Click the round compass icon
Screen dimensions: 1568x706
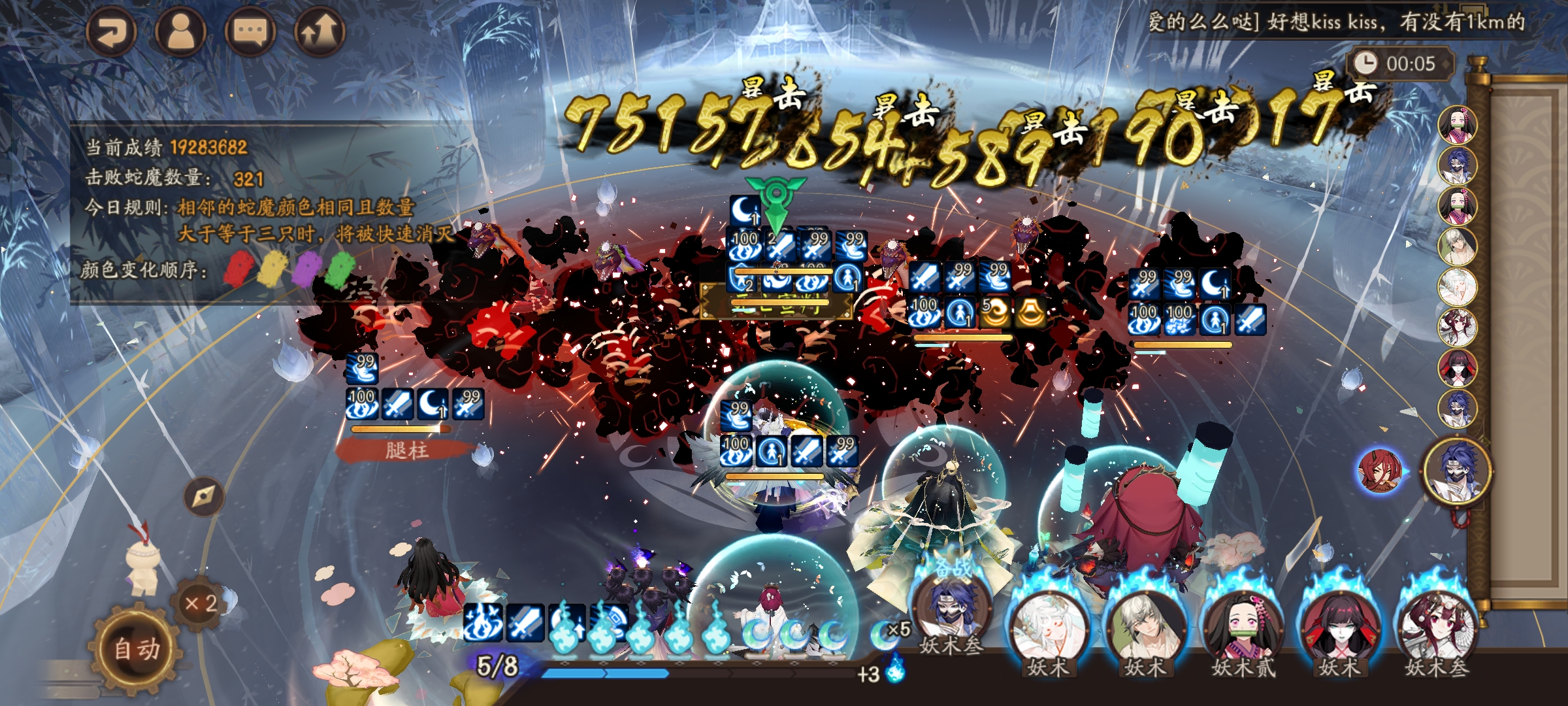coord(203,497)
